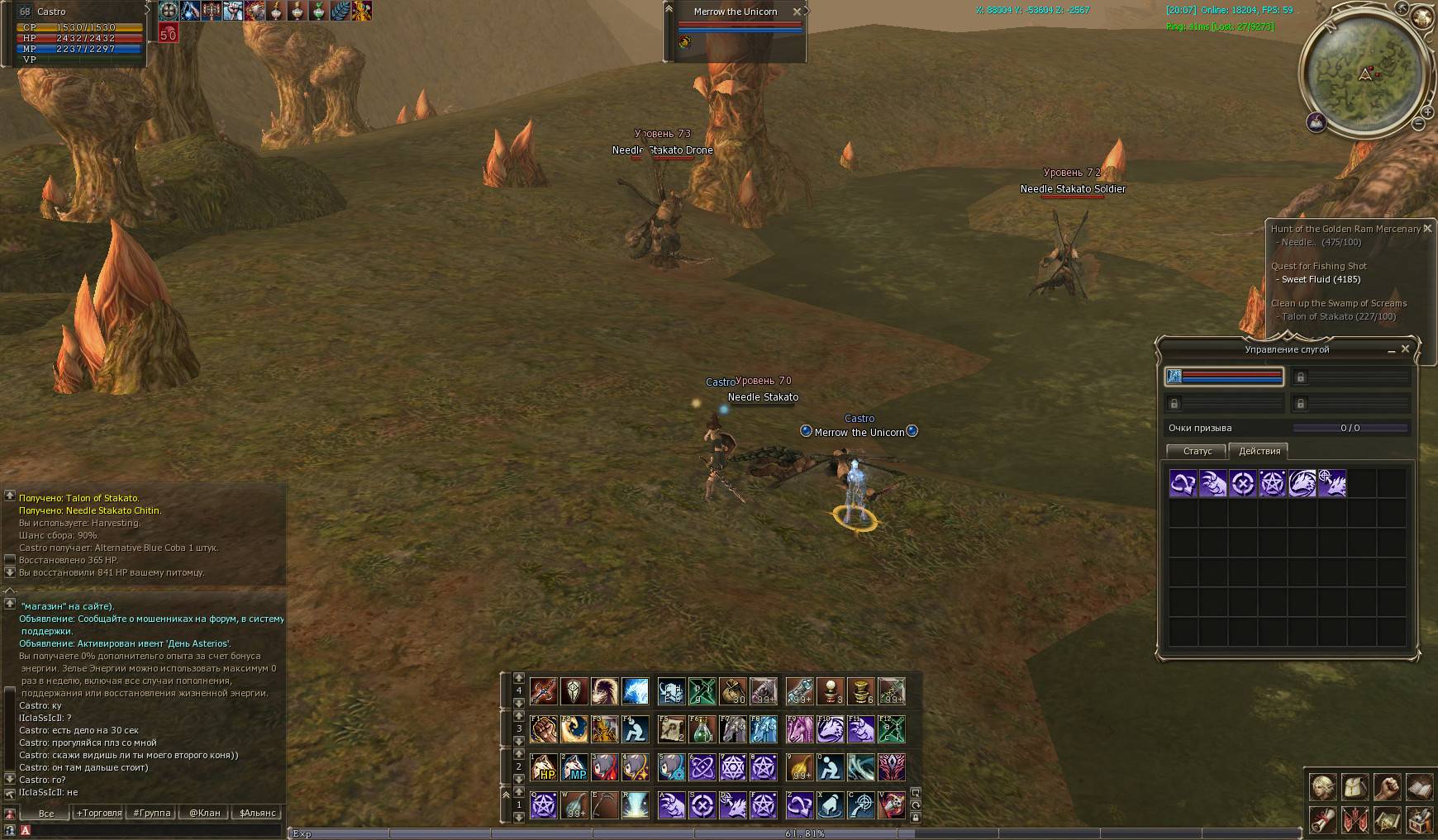1438x840 pixels.
Task: Switch to the Статус tab
Action: (1197, 451)
